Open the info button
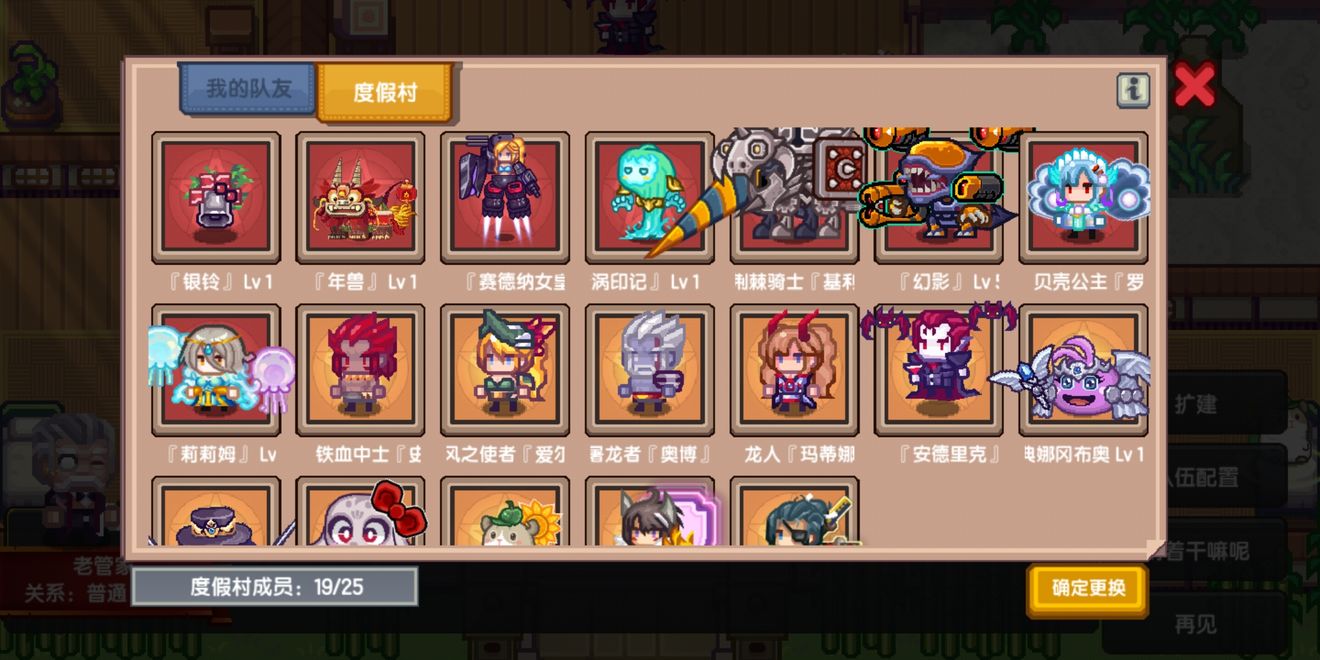This screenshot has height=660, width=1320. 1133,91
